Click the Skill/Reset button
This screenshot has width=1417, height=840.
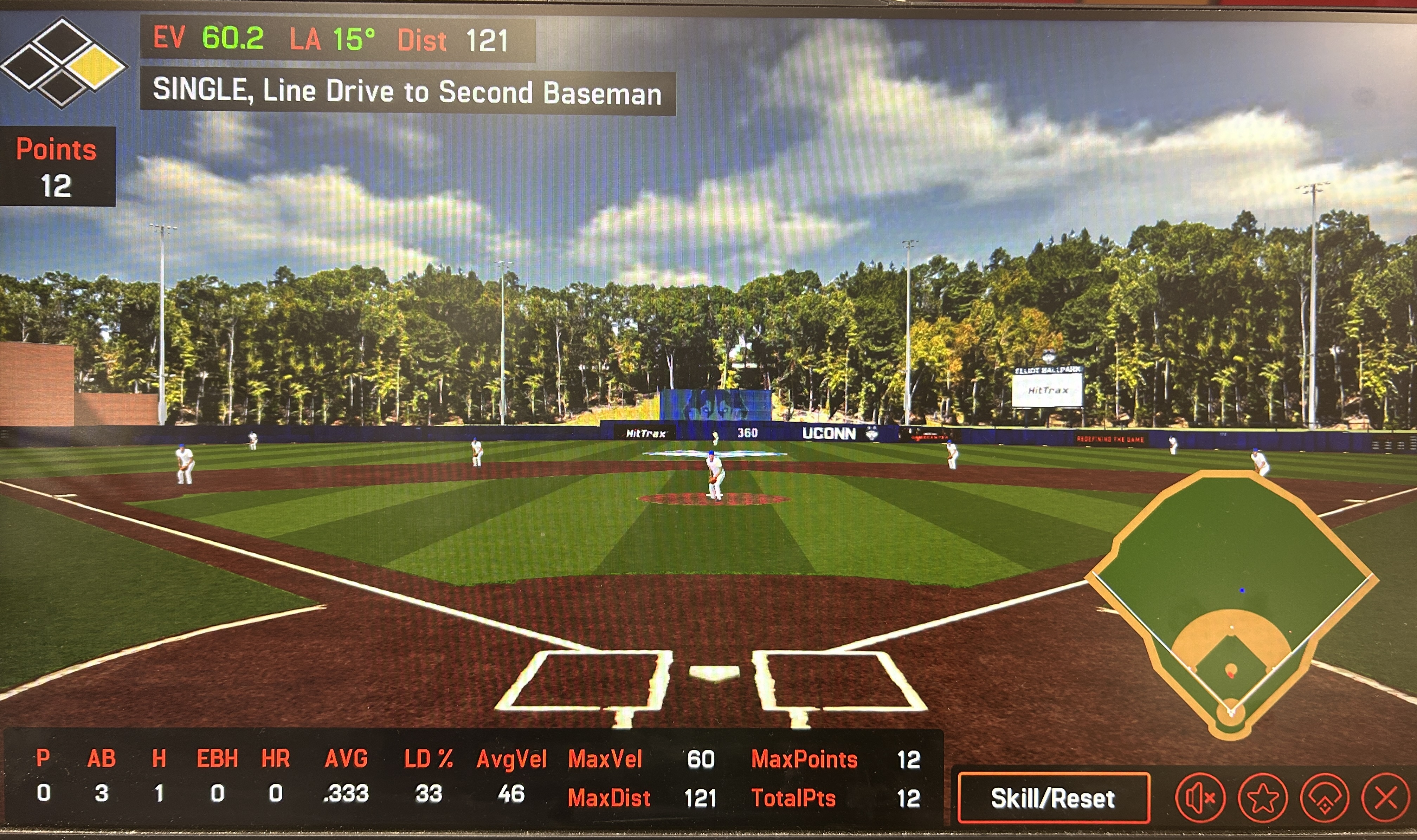point(1053,797)
